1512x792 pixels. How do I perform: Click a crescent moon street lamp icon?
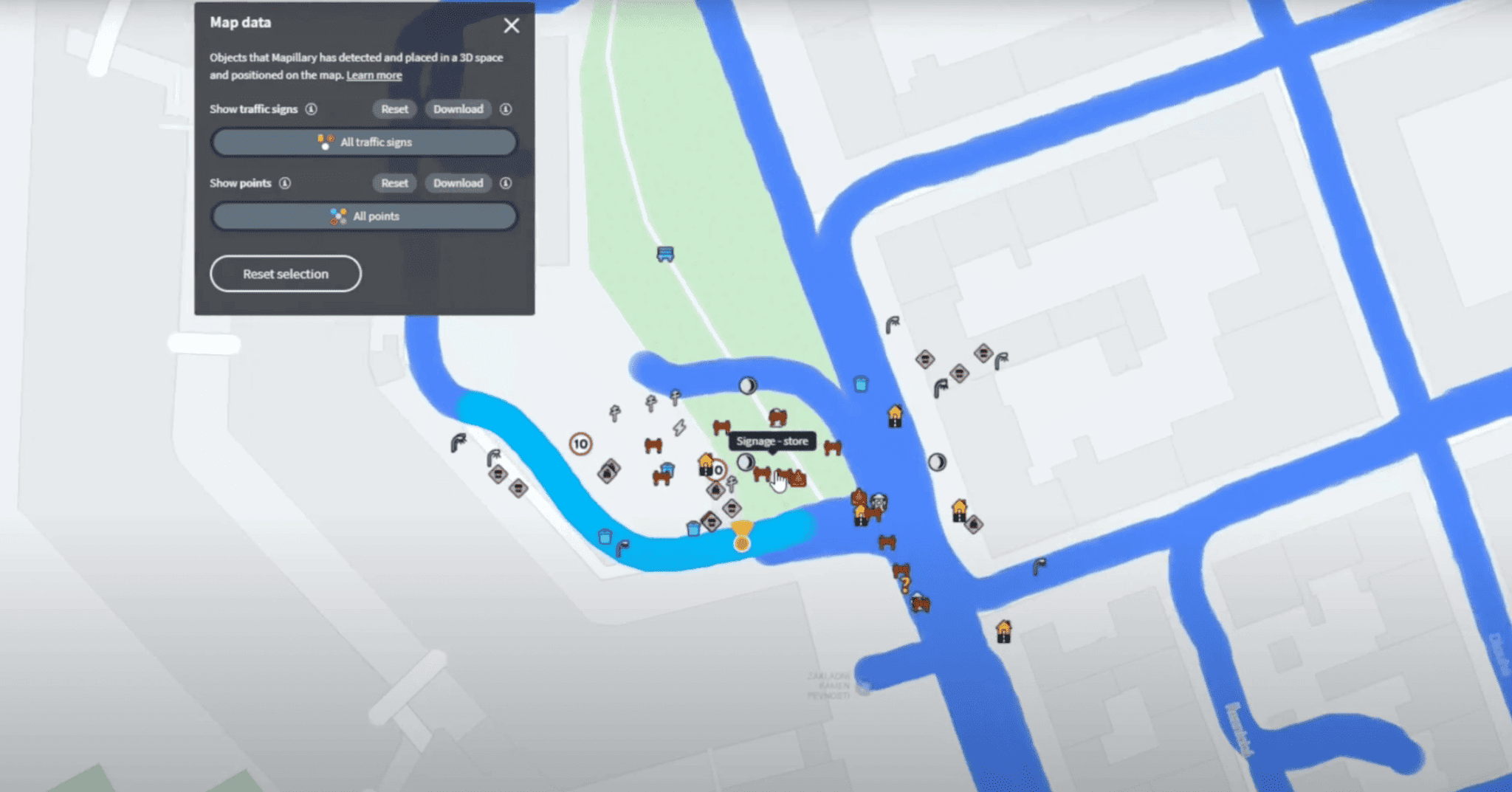pyautogui.click(x=747, y=385)
